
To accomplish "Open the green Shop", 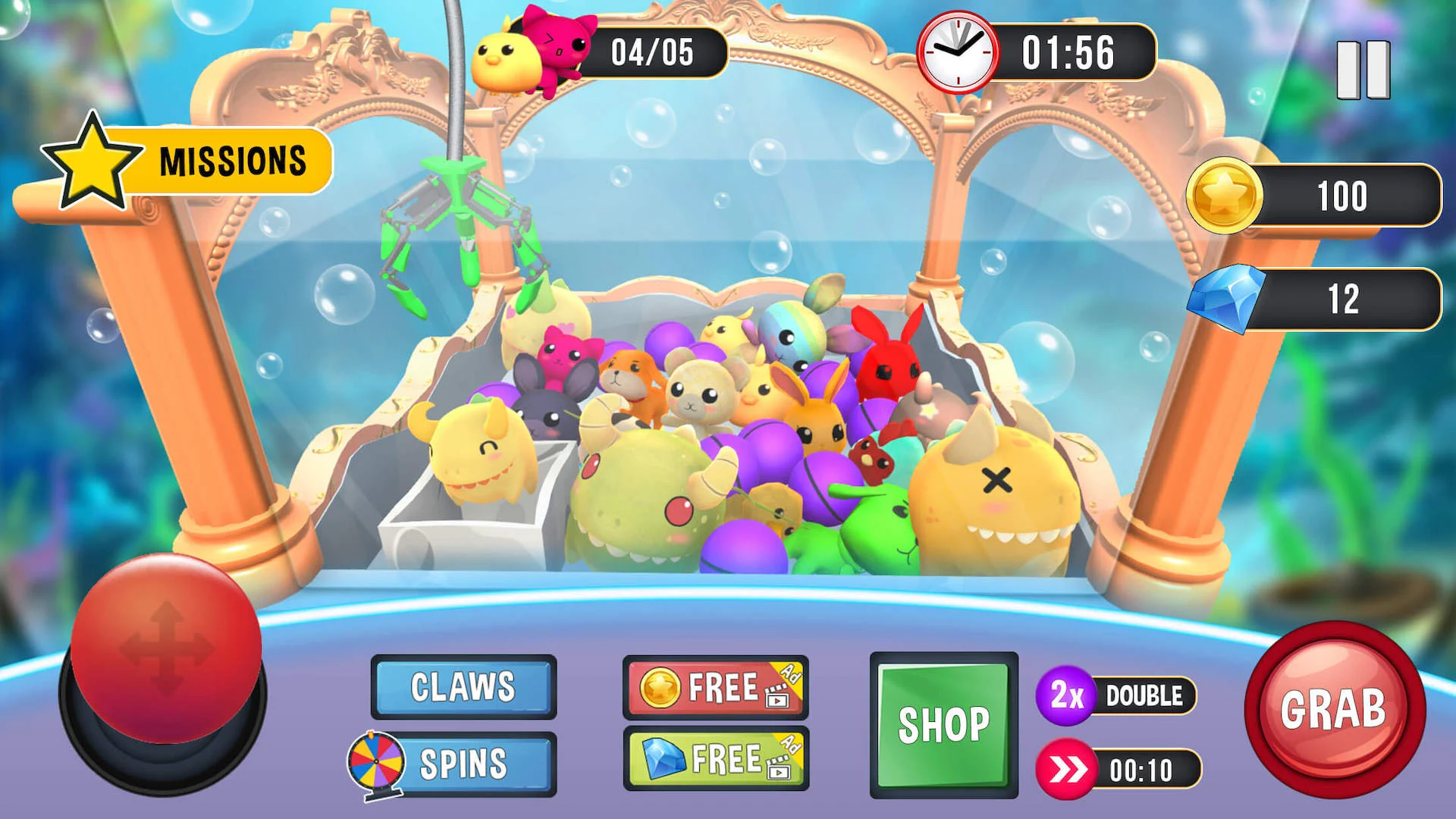I will 943,725.
